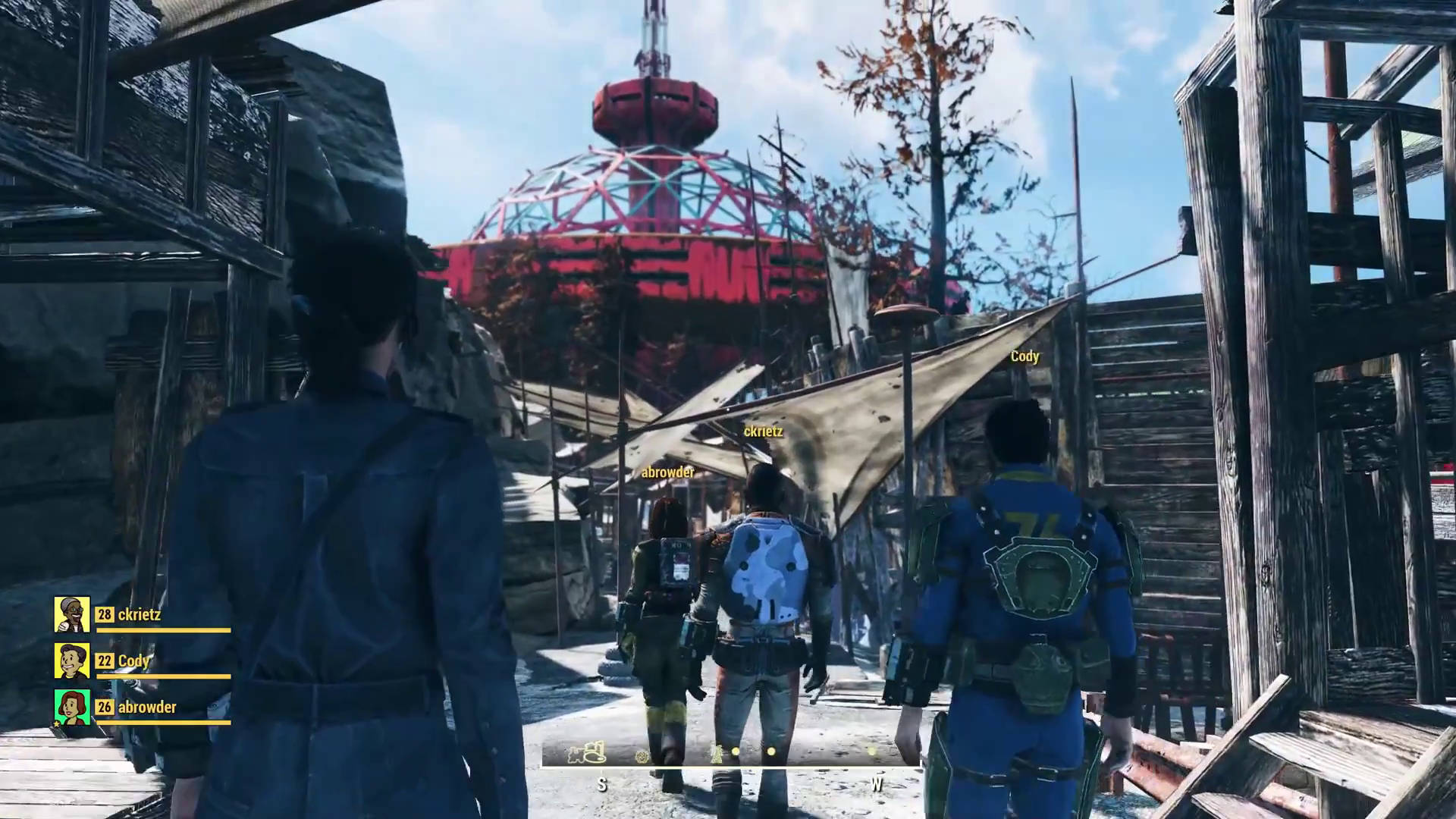The width and height of the screenshot is (1456, 819).
Task: Select the monument statue marker on compass
Action: [715, 752]
